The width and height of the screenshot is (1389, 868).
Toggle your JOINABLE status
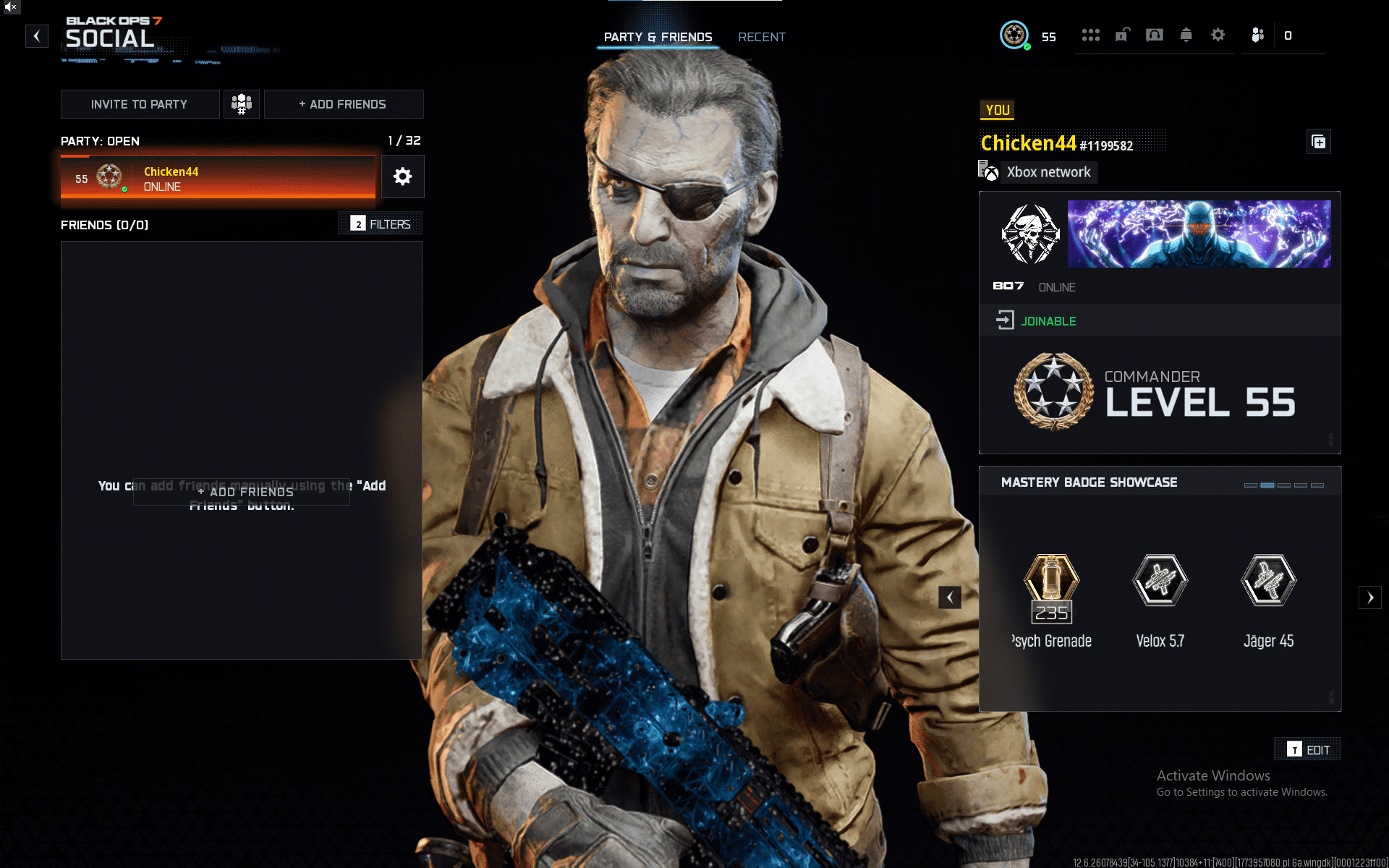pyautogui.click(x=1048, y=320)
